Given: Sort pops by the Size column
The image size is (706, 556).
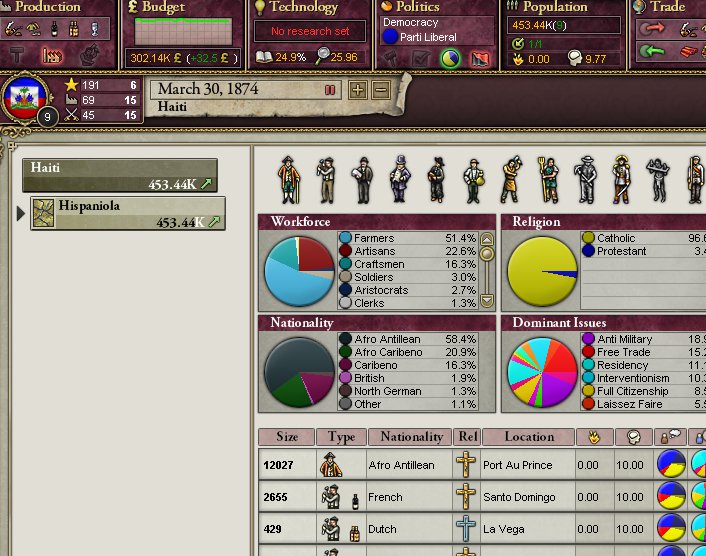Looking at the screenshot, I should point(287,437).
